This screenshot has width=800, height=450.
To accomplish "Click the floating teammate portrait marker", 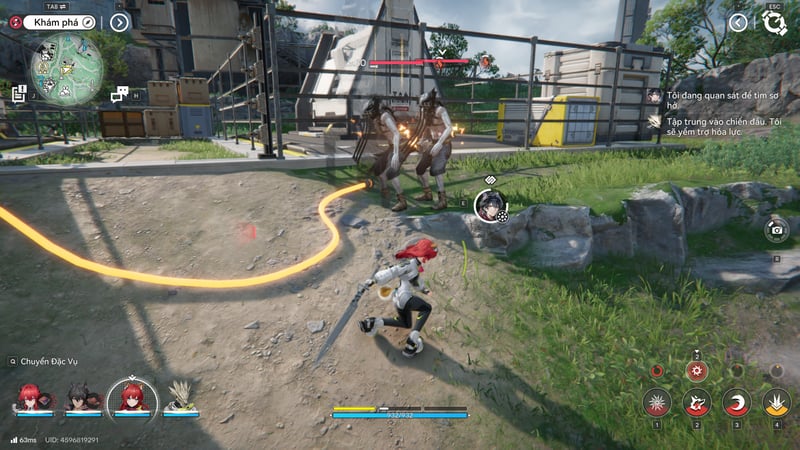I will click(489, 205).
